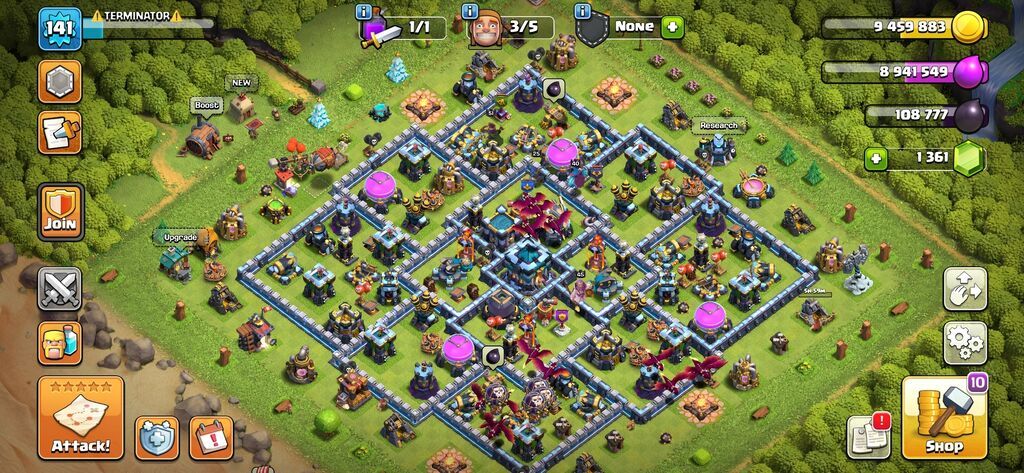Enter village layout edit mode
Viewport: 1024px width, 473px height.
pyautogui.click(x=965, y=289)
